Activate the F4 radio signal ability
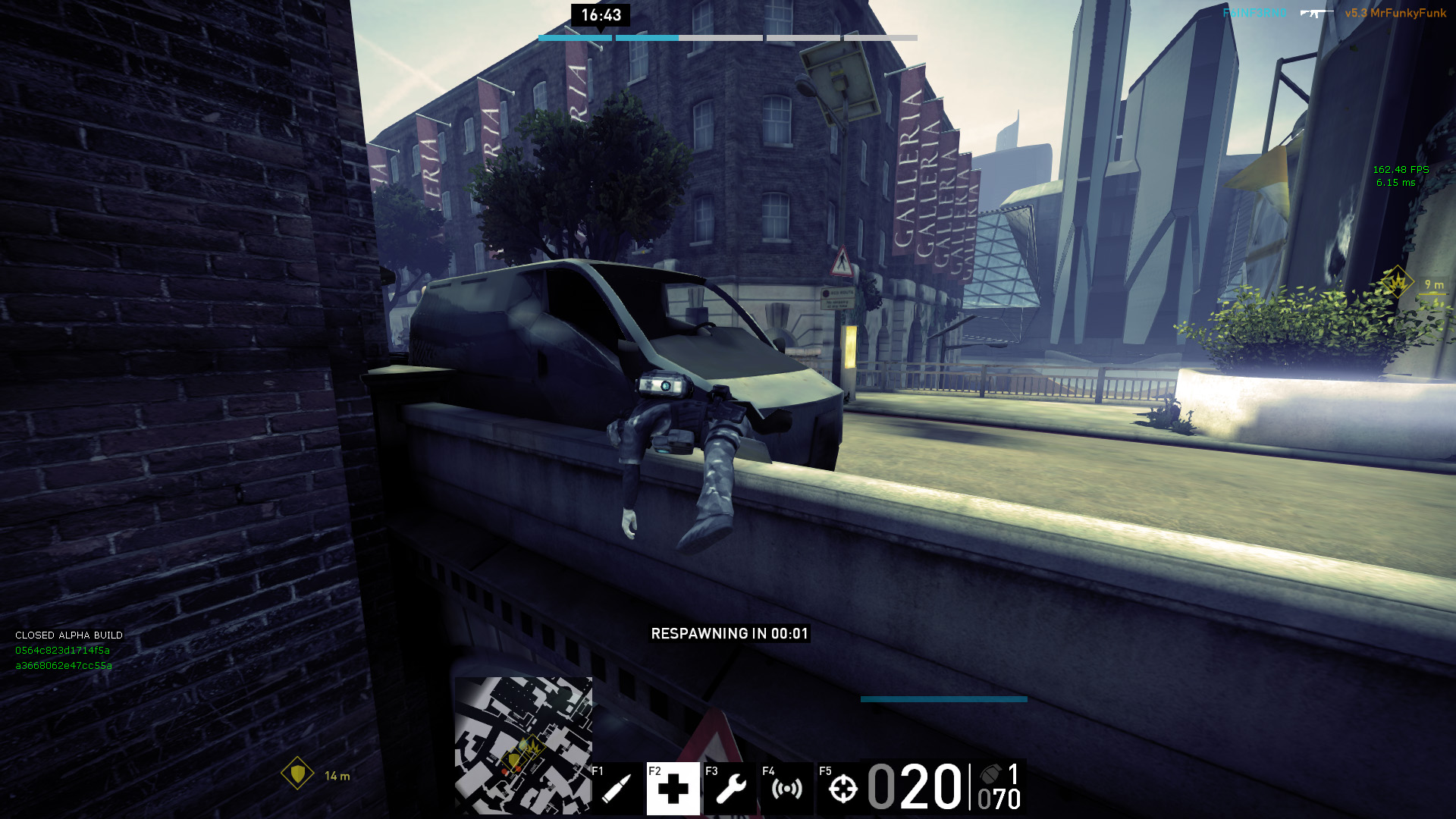The height and width of the screenshot is (819, 1456). [x=786, y=789]
